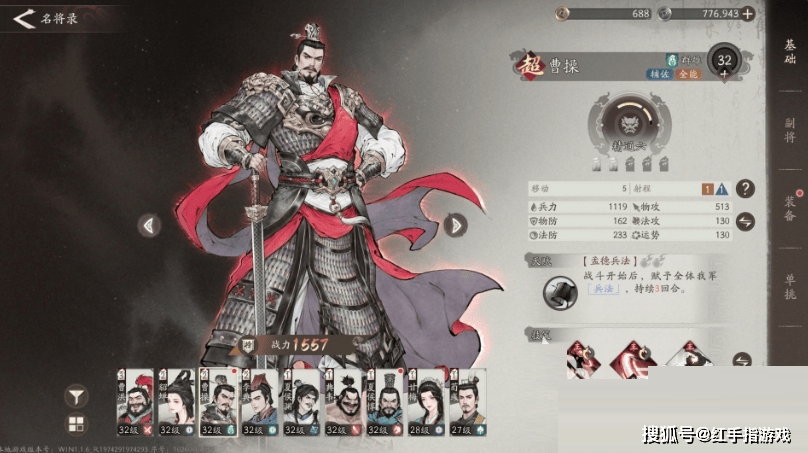
Task: Swap the skill set with the arrows button
Action: (742, 359)
